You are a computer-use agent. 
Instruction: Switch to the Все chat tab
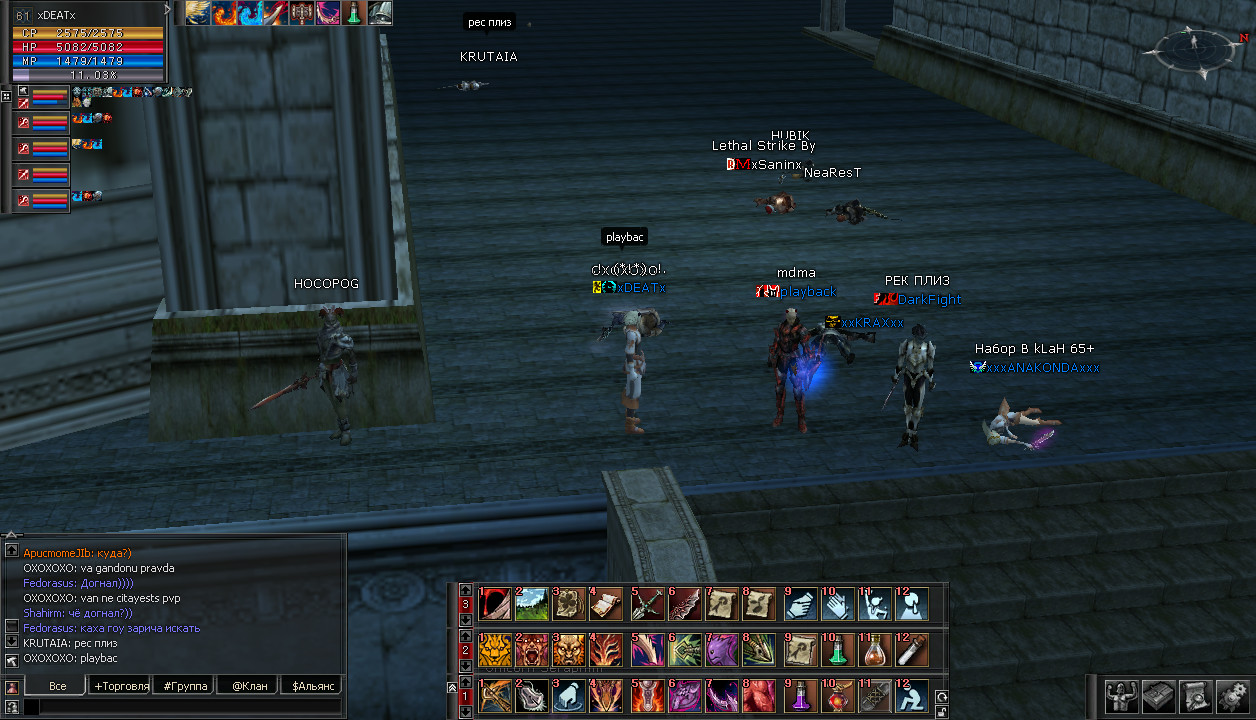coord(57,686)
